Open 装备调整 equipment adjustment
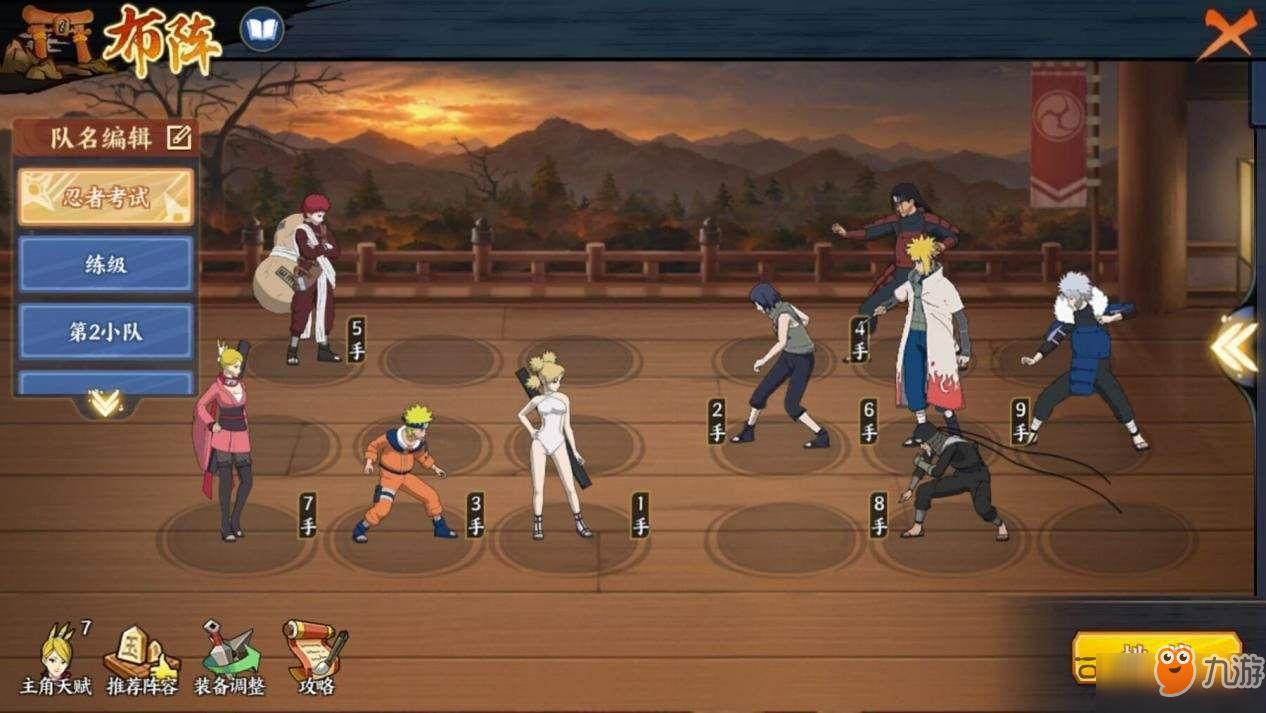The height and width of the screenshot is (713, 1266). click(x=229, y=659)
